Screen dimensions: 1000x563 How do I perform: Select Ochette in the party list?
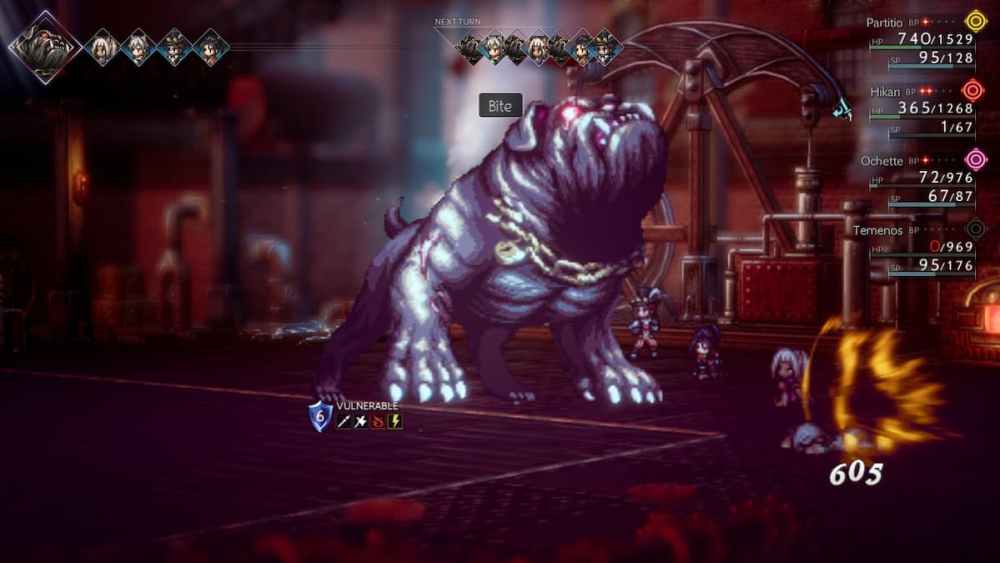[881, 160]
